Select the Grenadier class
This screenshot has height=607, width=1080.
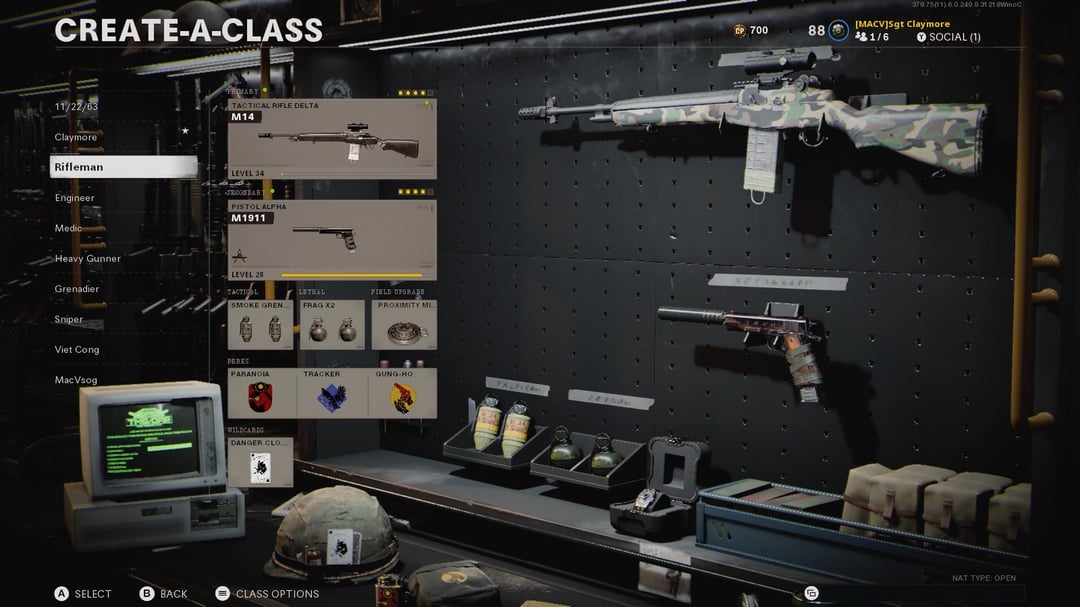77,289
